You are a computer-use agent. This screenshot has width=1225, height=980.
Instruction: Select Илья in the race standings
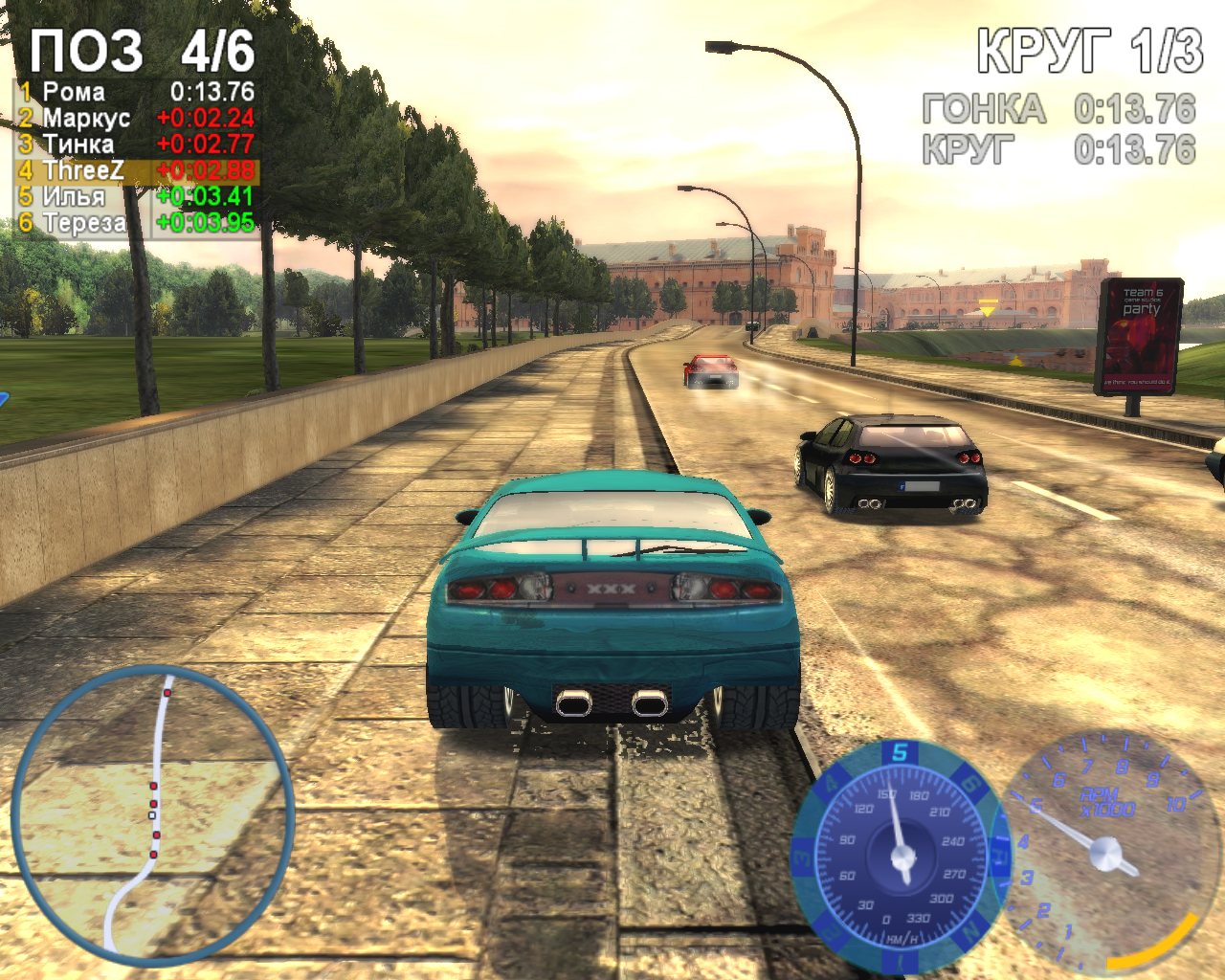[x=136, y=196]
